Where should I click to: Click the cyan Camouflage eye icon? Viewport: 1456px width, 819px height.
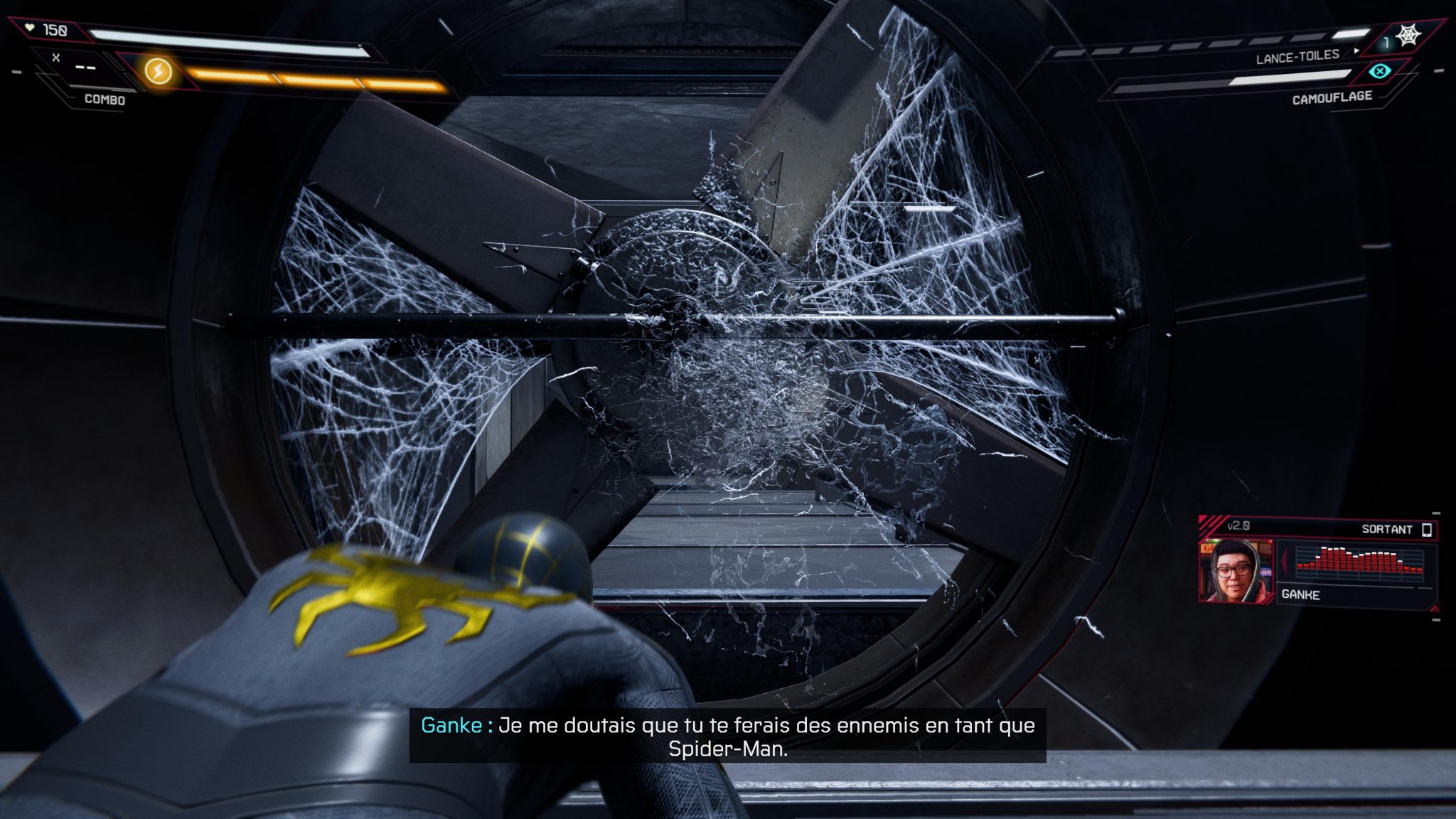point(1380,72)
